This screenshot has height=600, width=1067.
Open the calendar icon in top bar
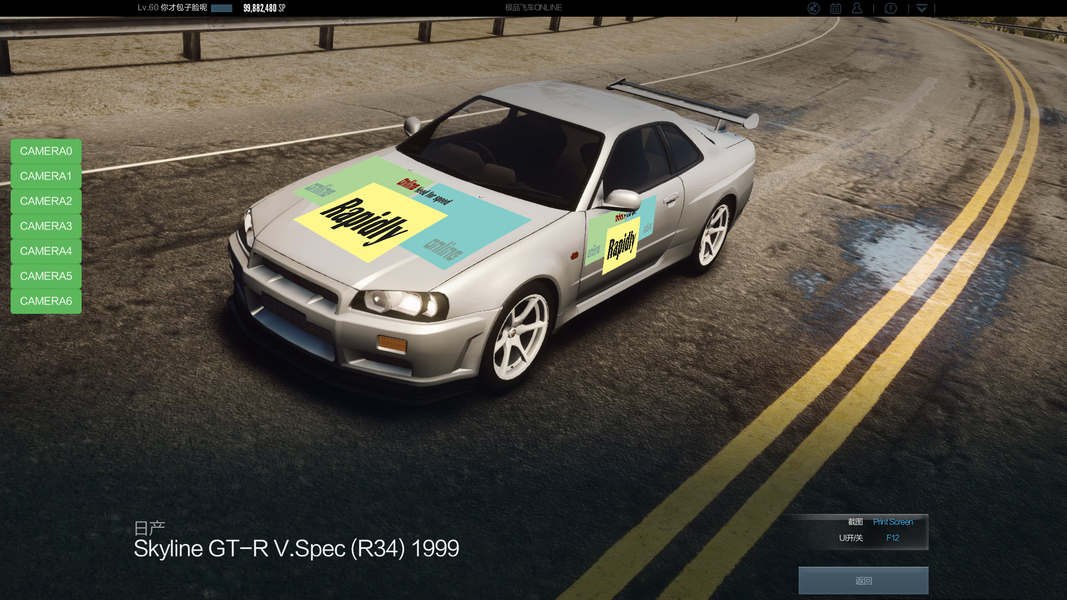coord(836,8)
